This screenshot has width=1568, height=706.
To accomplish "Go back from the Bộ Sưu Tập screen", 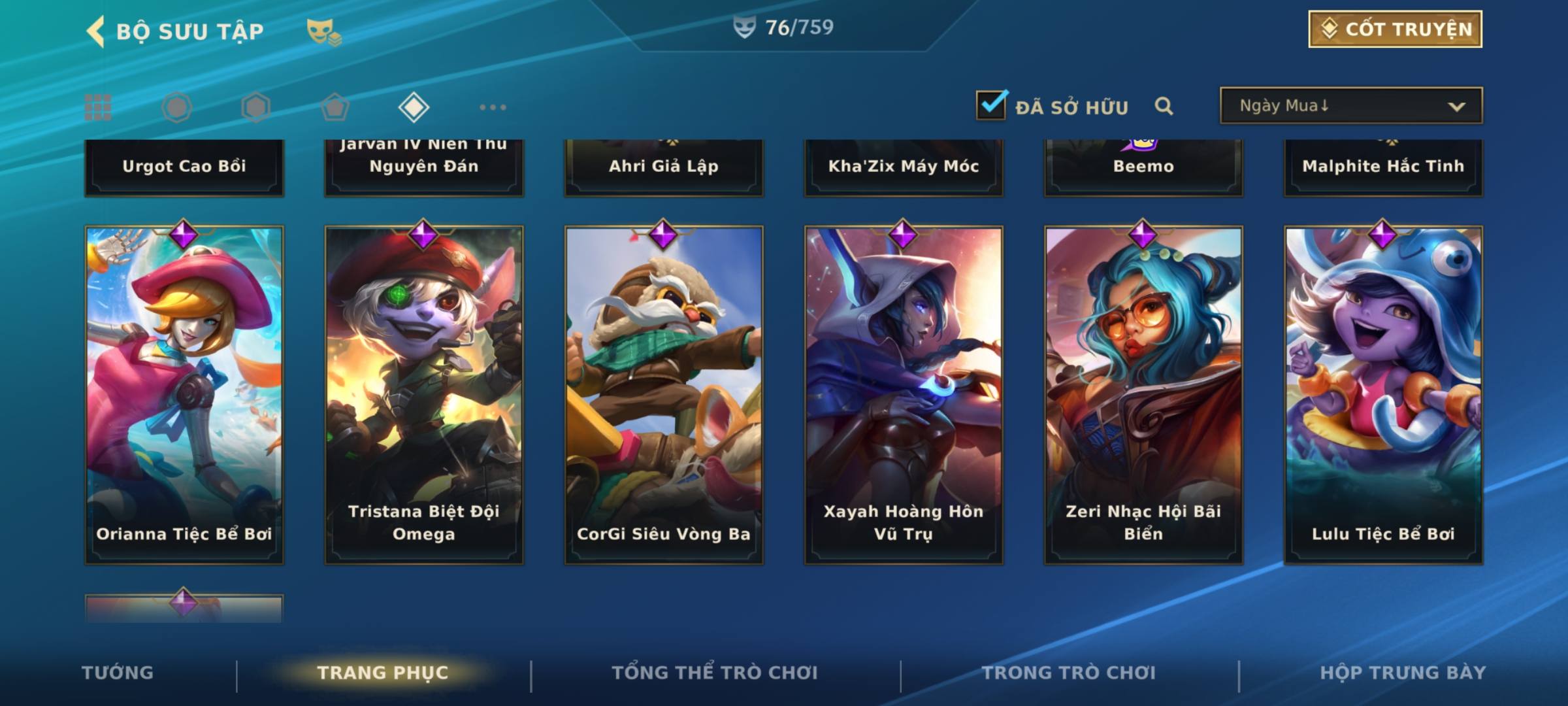I will [96, 31].
